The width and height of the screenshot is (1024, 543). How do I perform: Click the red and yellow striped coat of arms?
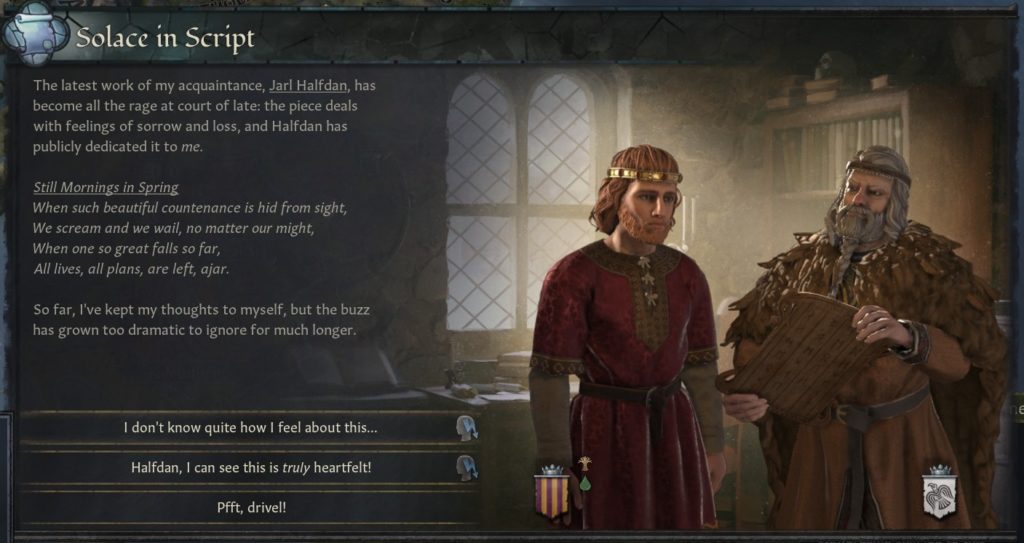pyautogui.click(x=553, y=495)
